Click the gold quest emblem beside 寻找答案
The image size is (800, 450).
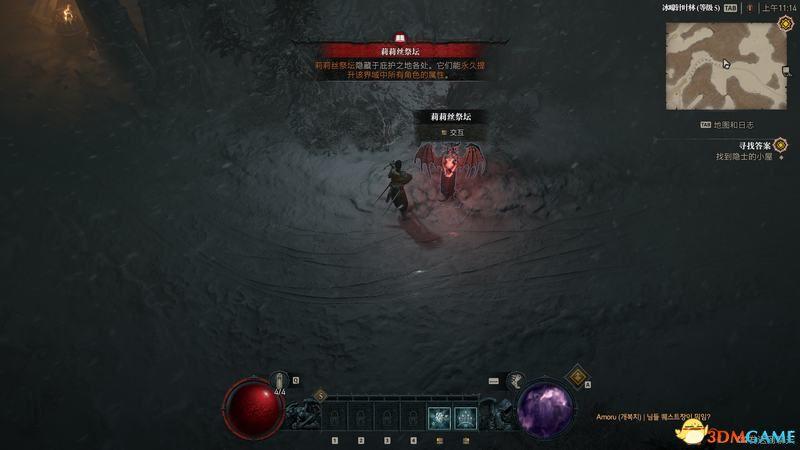coord(780,145)
